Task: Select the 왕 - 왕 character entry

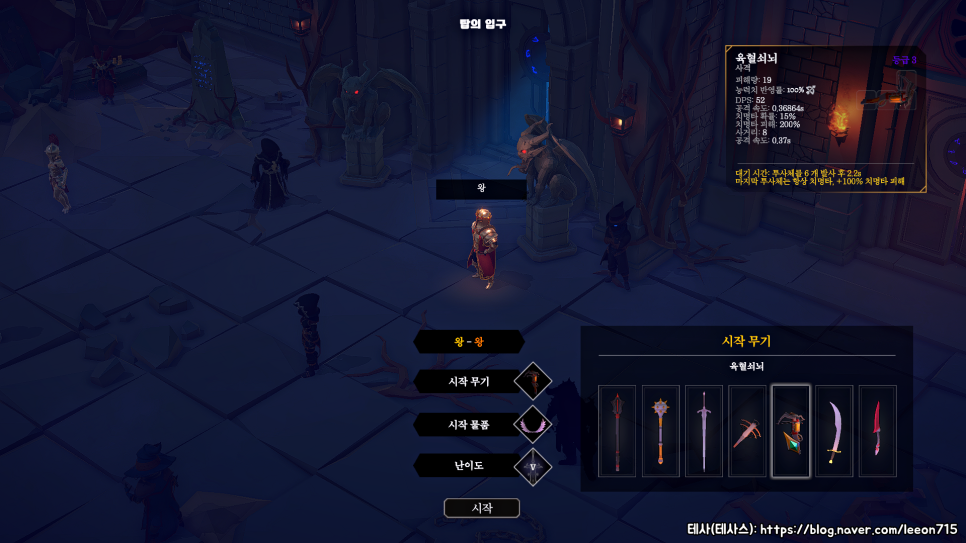Action: pyautogui.click(x=469, y=341)
